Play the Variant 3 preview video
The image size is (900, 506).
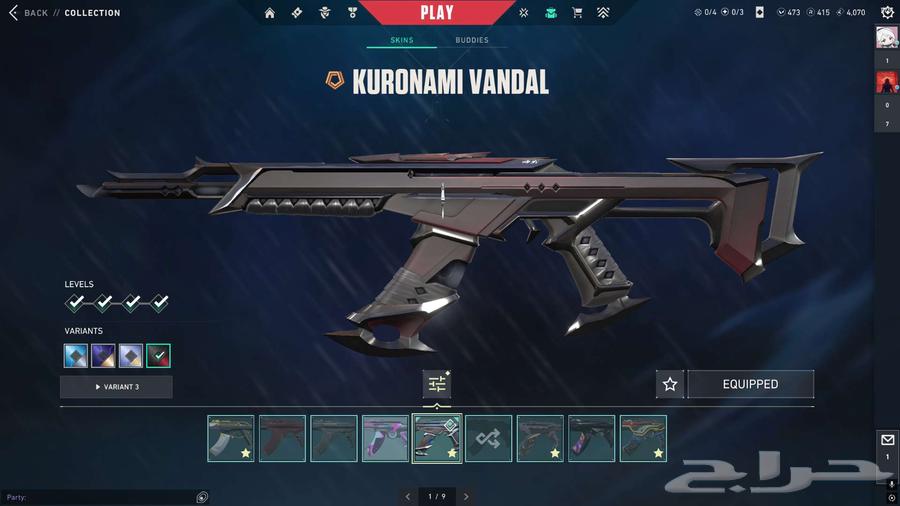[x=116, y=387]
